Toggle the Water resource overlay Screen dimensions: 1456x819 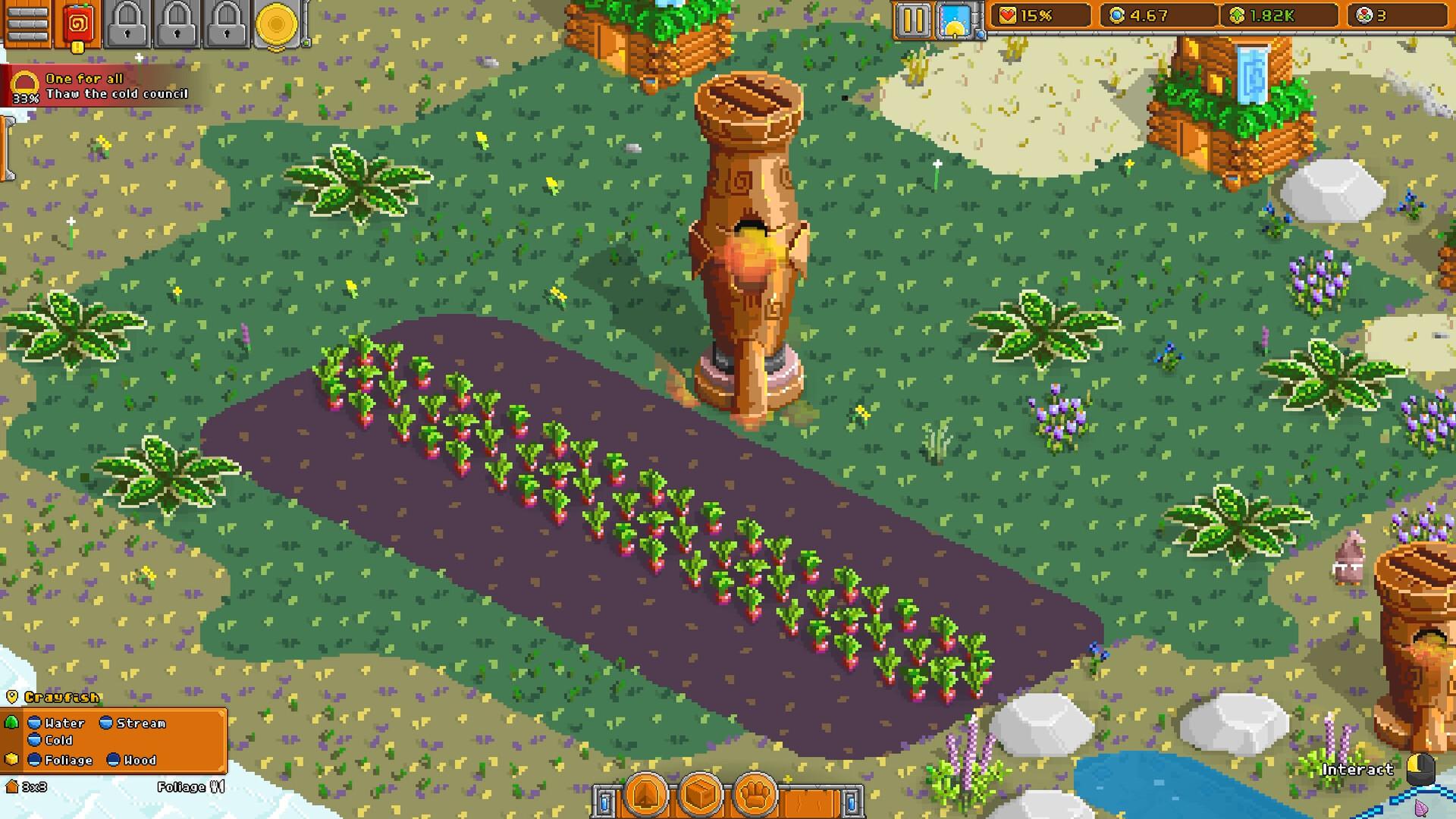[57, 723]
